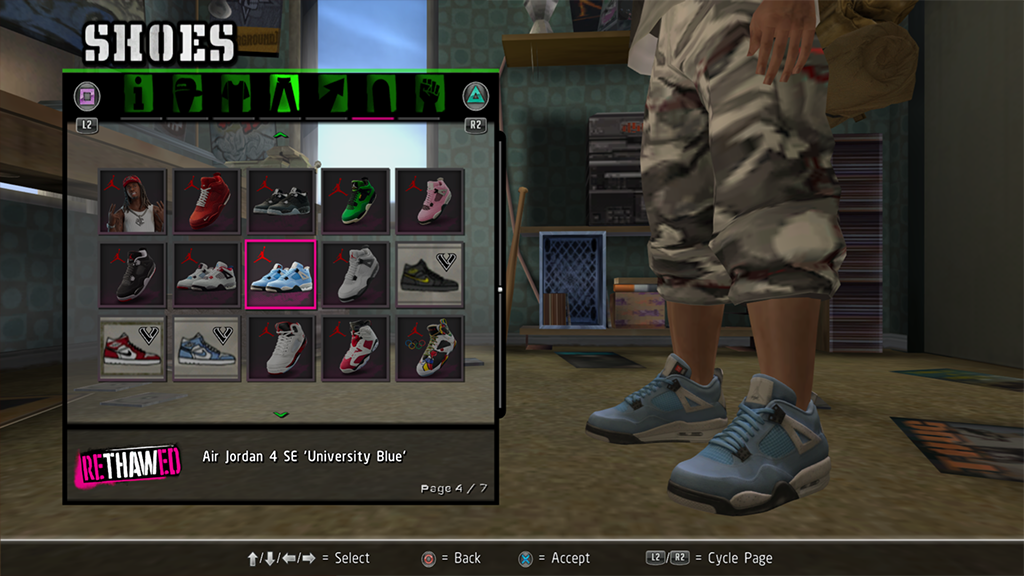Viewport: 1024px width, 576px height.
Task: Pick the red and white high-top with V logo
Action: coord(132,347)
